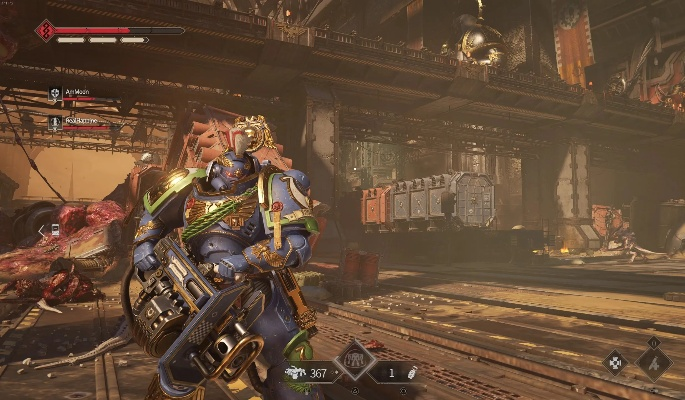Activate the class ability diamond icon
Viewport: 685px width, 400px height.
point(654,361)
